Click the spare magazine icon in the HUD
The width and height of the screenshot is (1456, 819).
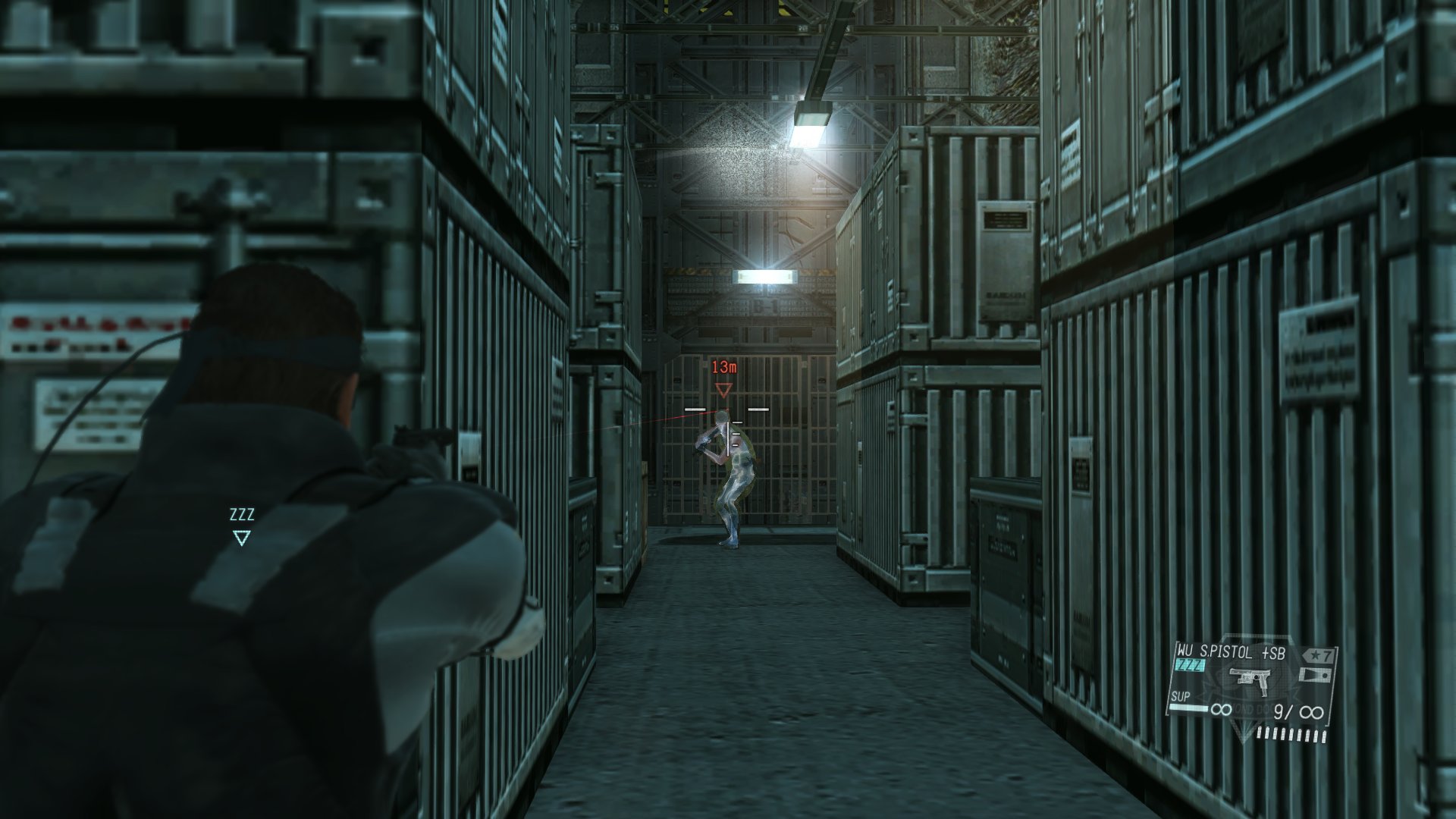pyautogui.click(x=1316, y=673)
